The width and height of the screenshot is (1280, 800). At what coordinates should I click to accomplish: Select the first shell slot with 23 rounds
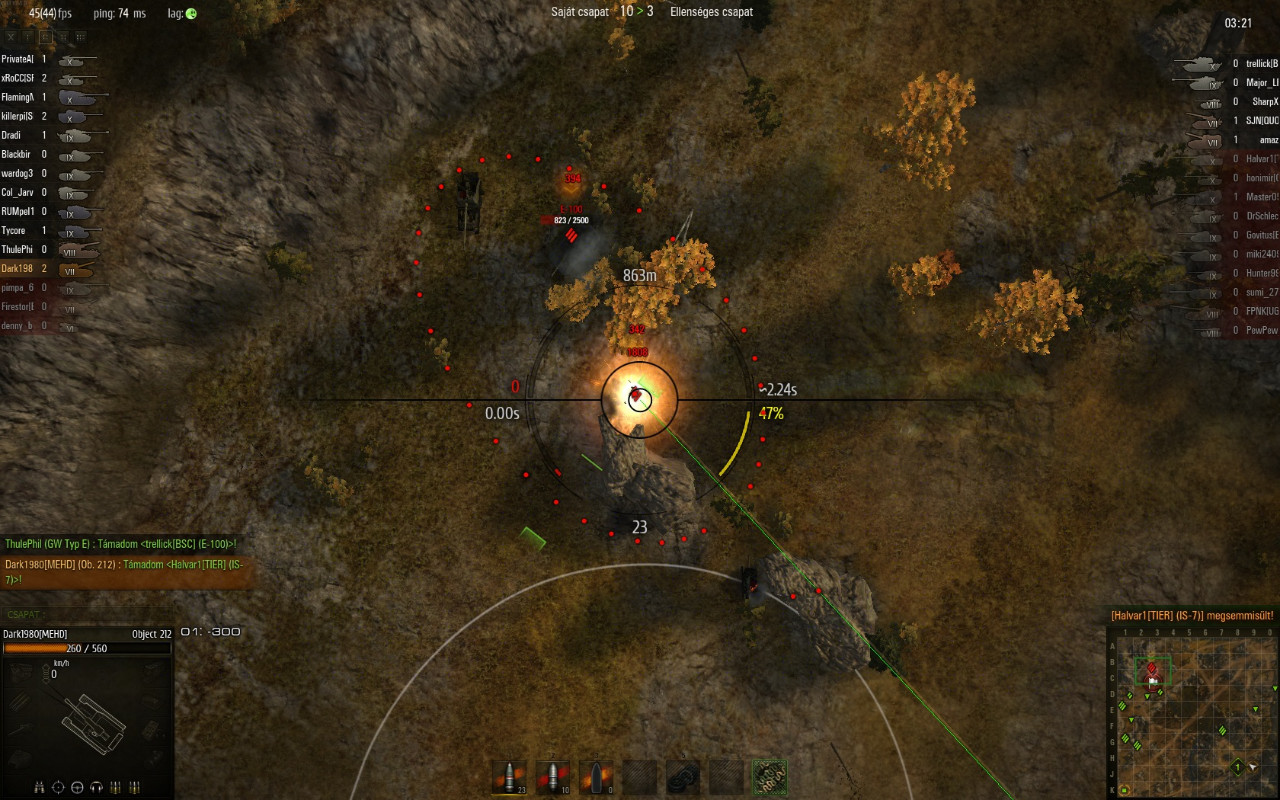pos(509,777)
